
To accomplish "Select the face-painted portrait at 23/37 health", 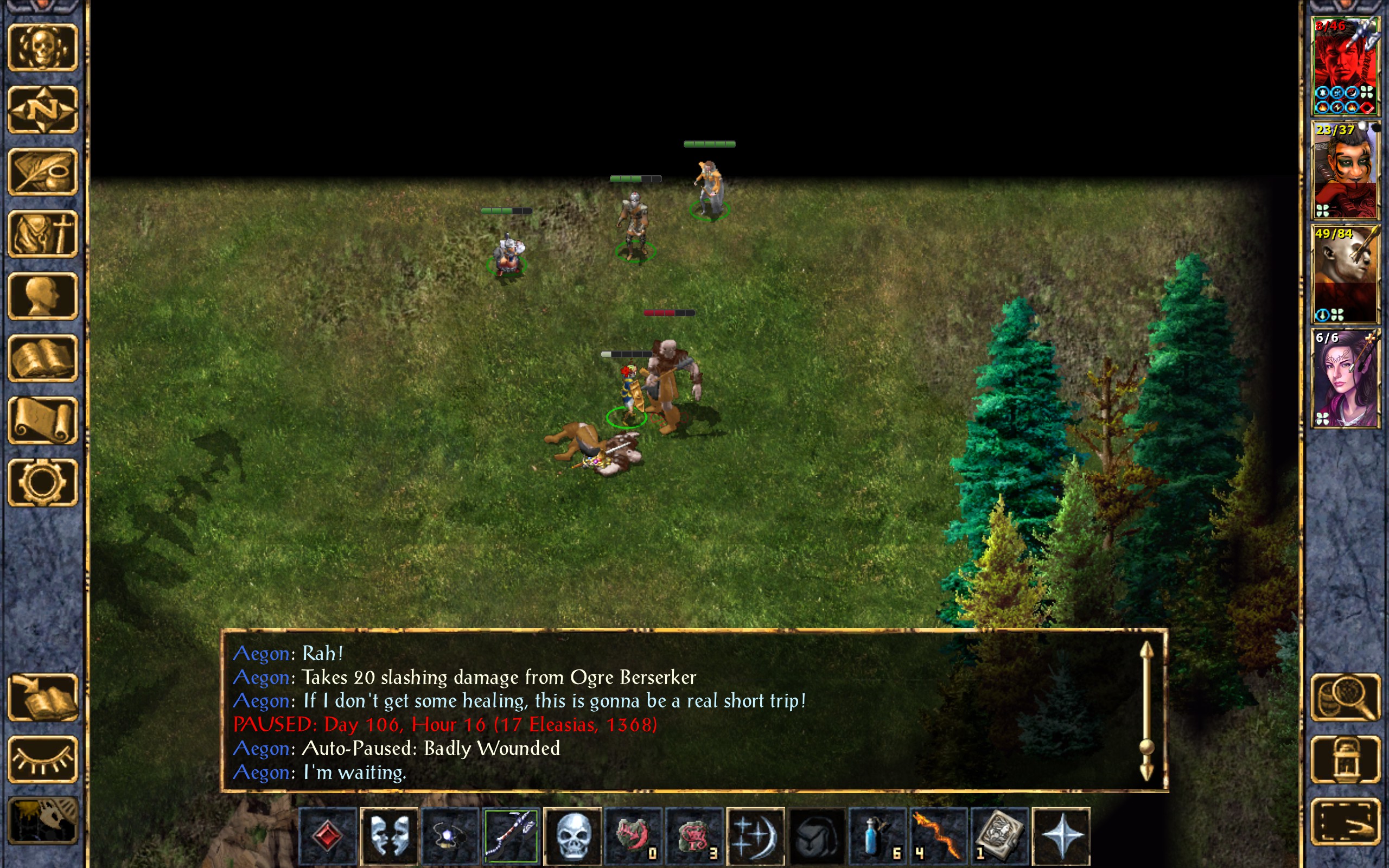I will tap(1345, 170).
